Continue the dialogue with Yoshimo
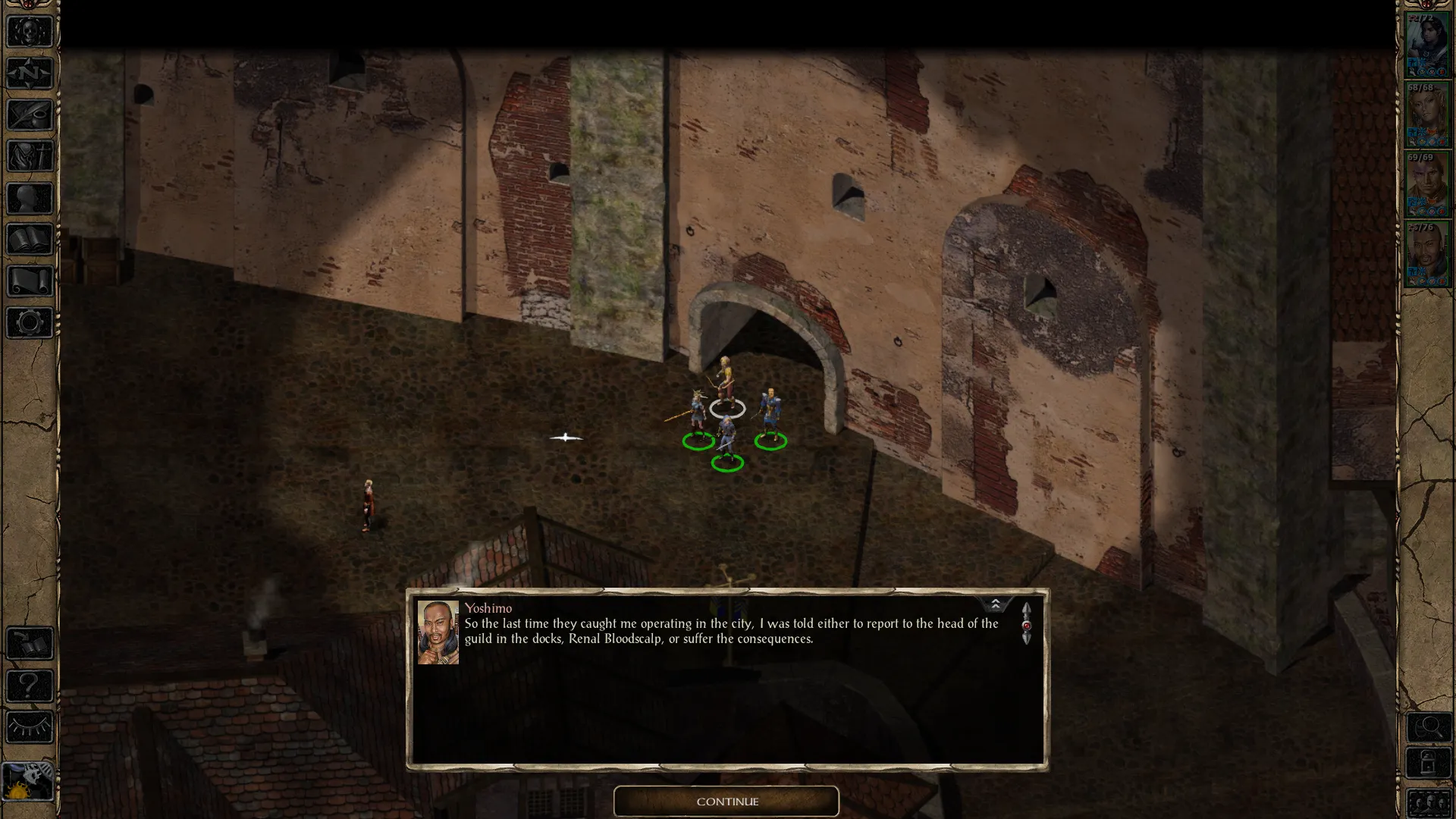Viewport: 1456px width, 819px height. tap(726, 802)
